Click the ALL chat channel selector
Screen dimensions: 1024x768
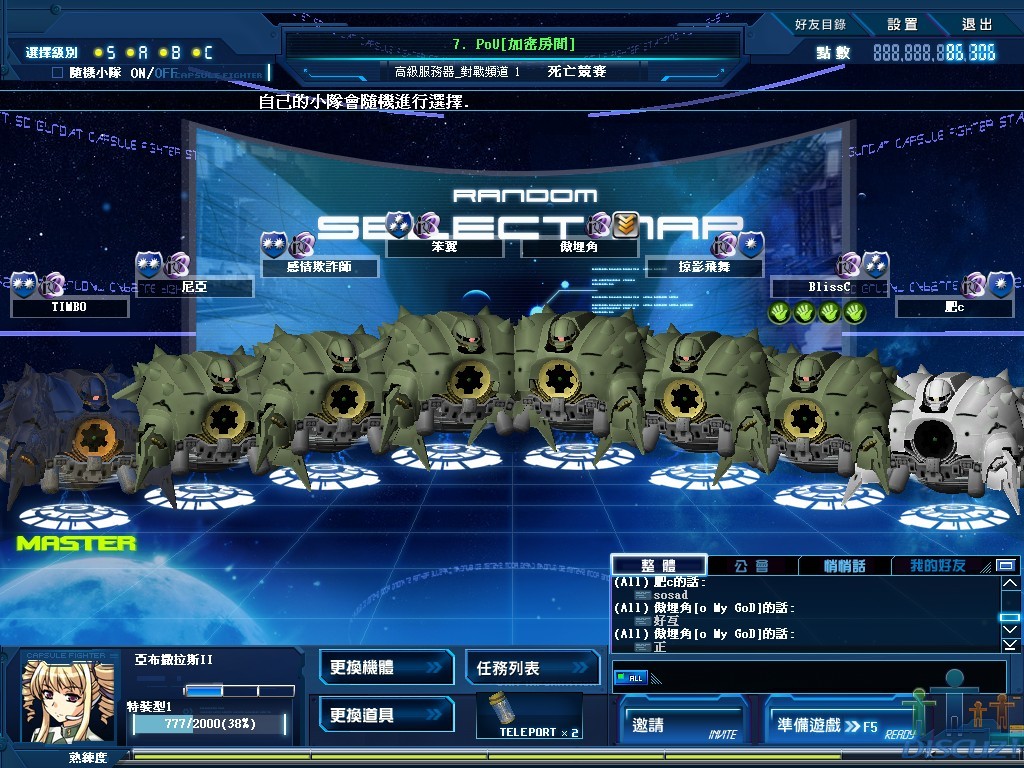pos(630,678)
